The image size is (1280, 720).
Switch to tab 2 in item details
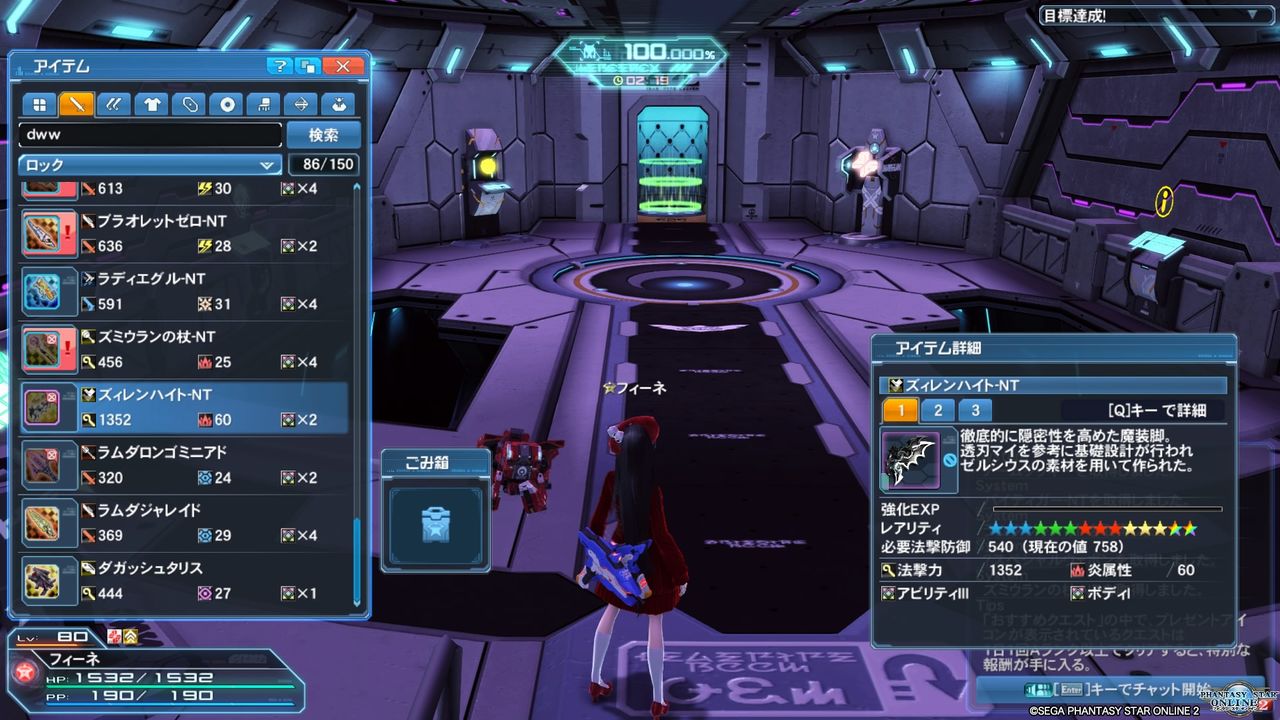[x=938, y=409]
